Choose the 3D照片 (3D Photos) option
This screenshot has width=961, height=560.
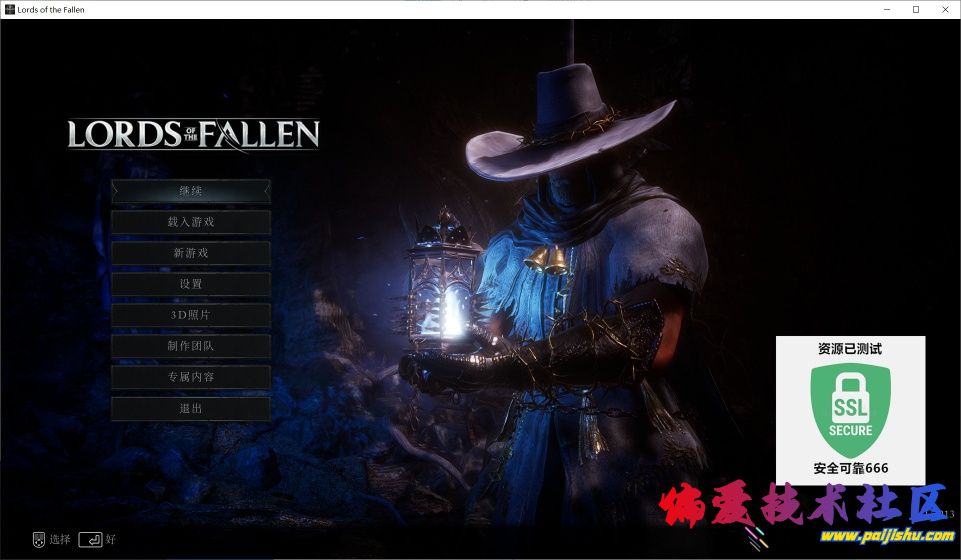tap(190, 315)
